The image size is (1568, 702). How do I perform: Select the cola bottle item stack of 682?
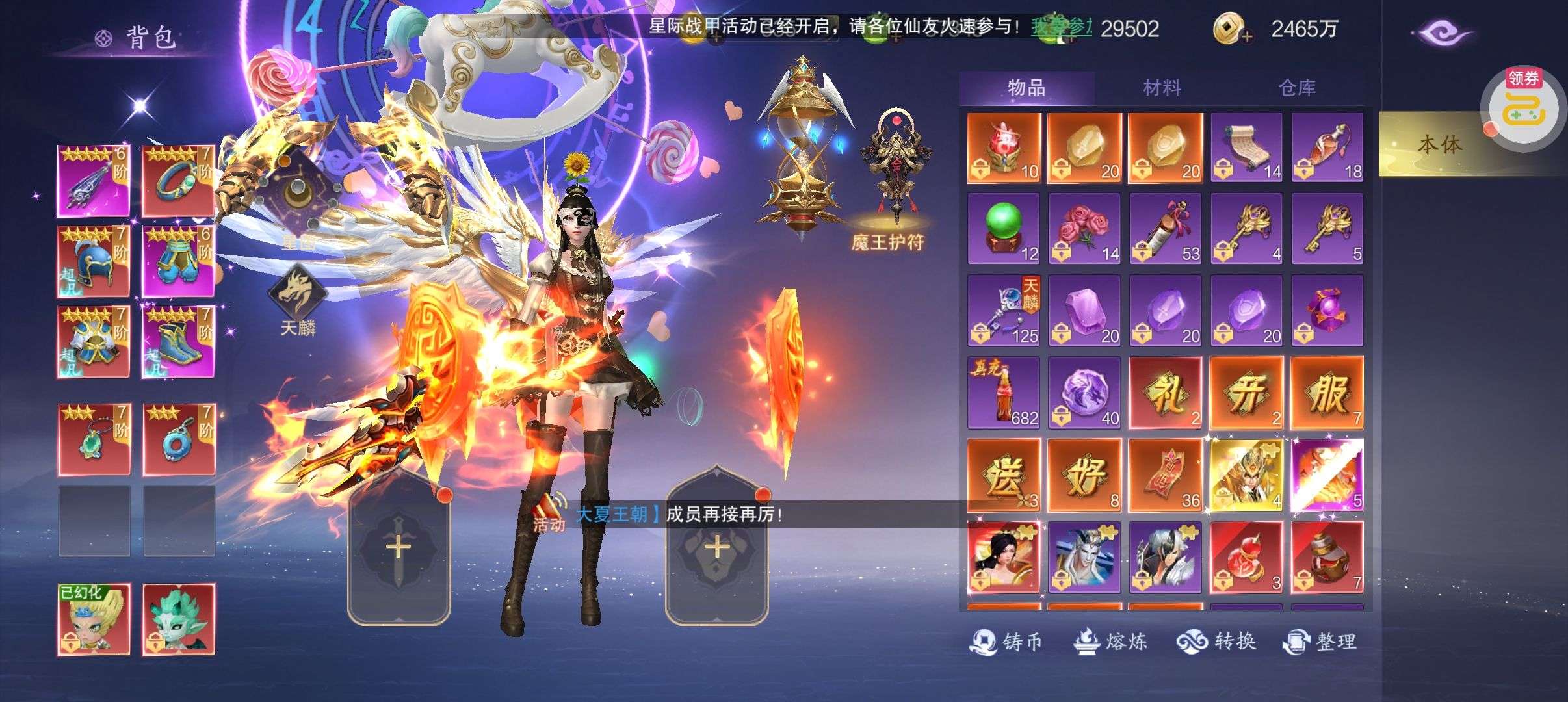pyautogui.click(x=1004, y=393)
